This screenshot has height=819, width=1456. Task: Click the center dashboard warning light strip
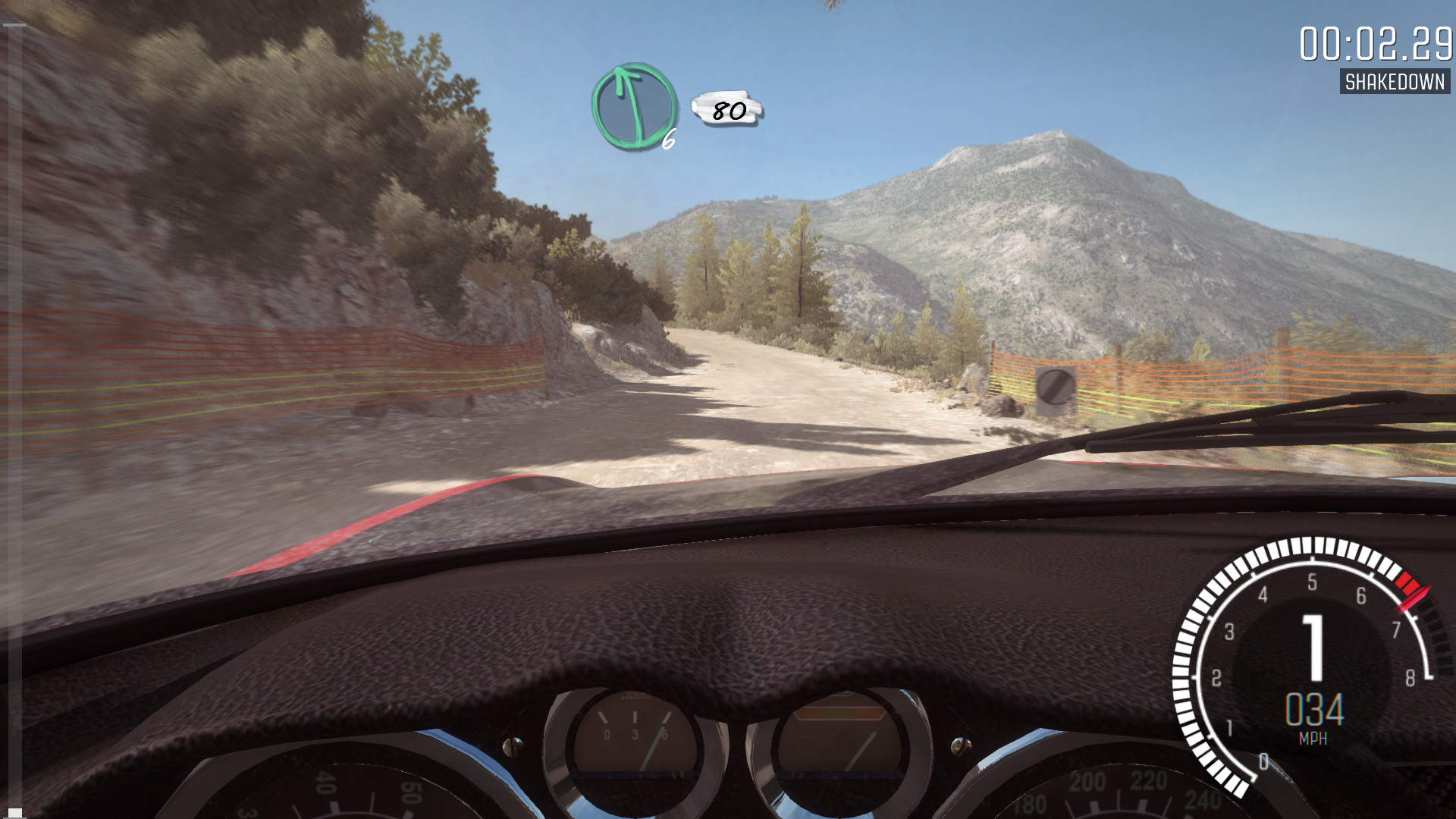pos(838,713)
